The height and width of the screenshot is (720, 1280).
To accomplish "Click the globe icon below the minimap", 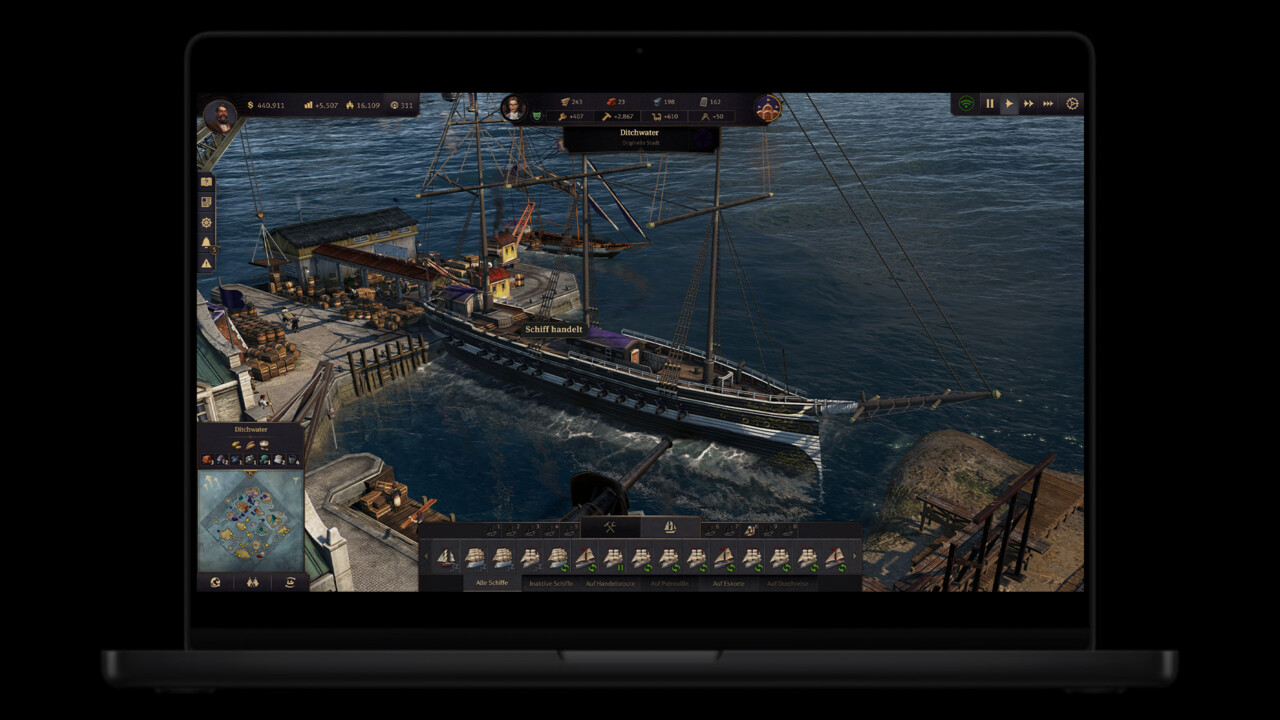I will [214, 582].
